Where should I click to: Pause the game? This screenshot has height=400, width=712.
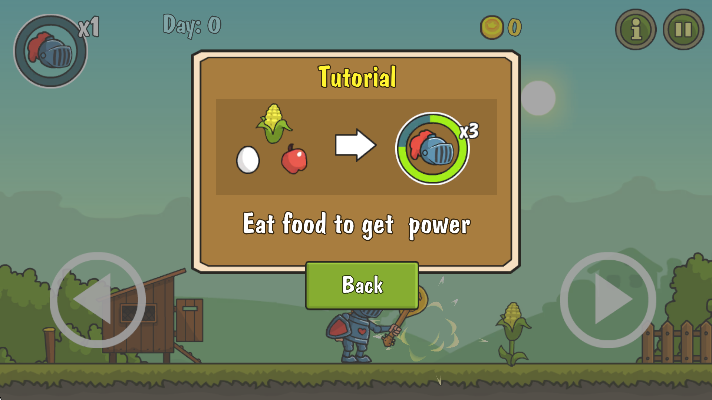pyautogui.click(x=683, y=29)
